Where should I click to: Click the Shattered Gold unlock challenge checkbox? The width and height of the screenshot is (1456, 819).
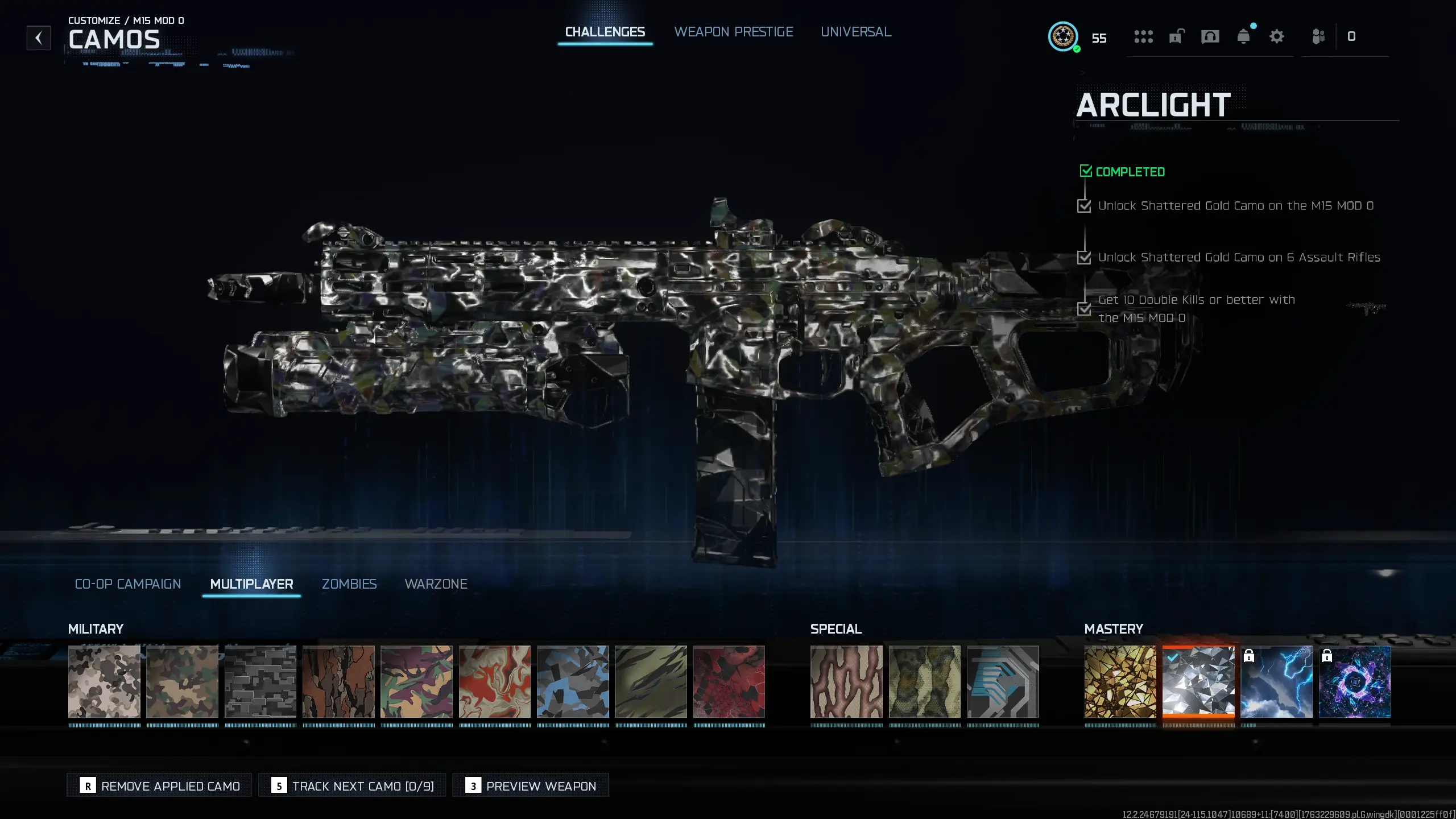click(x=1084, y=206)
